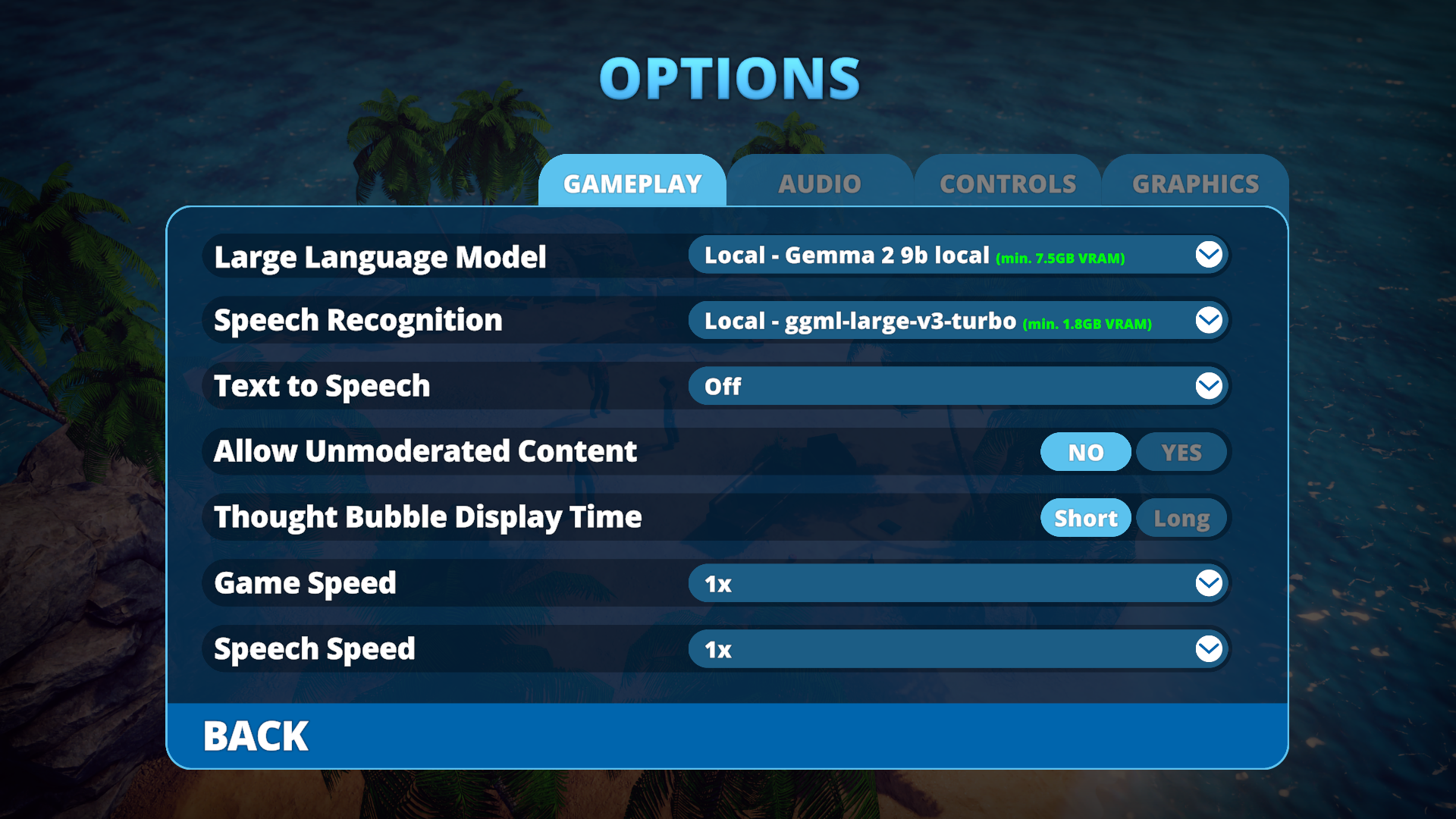The height and width of the screenshot is (819, 1456).
Task: Select NO for Allow Unmoderated Content
Action: [x=1086, y=453]
